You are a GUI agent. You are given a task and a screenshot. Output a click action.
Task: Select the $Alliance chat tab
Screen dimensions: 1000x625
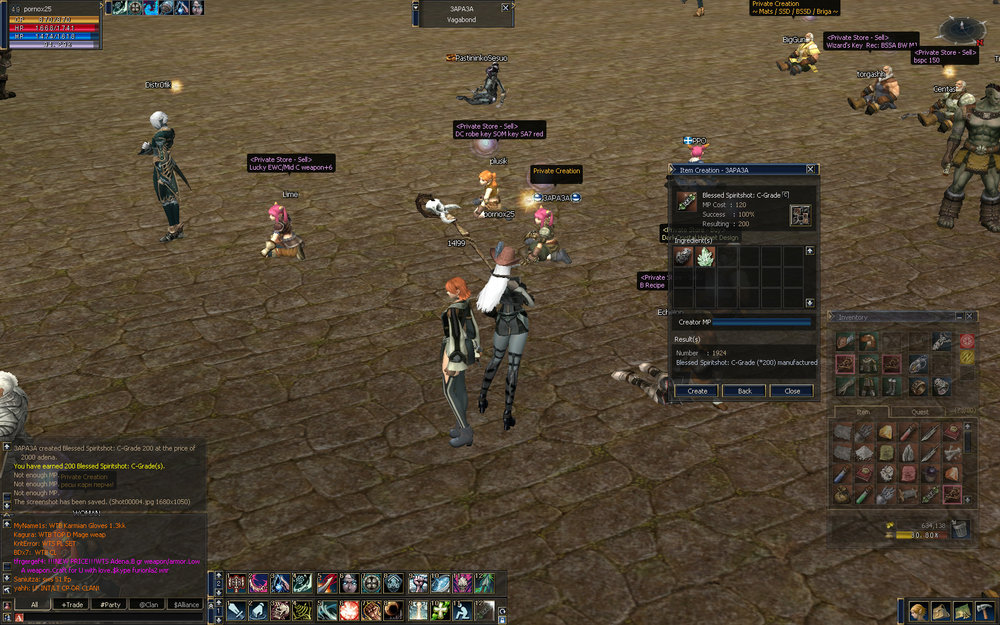tap(186, 605)
